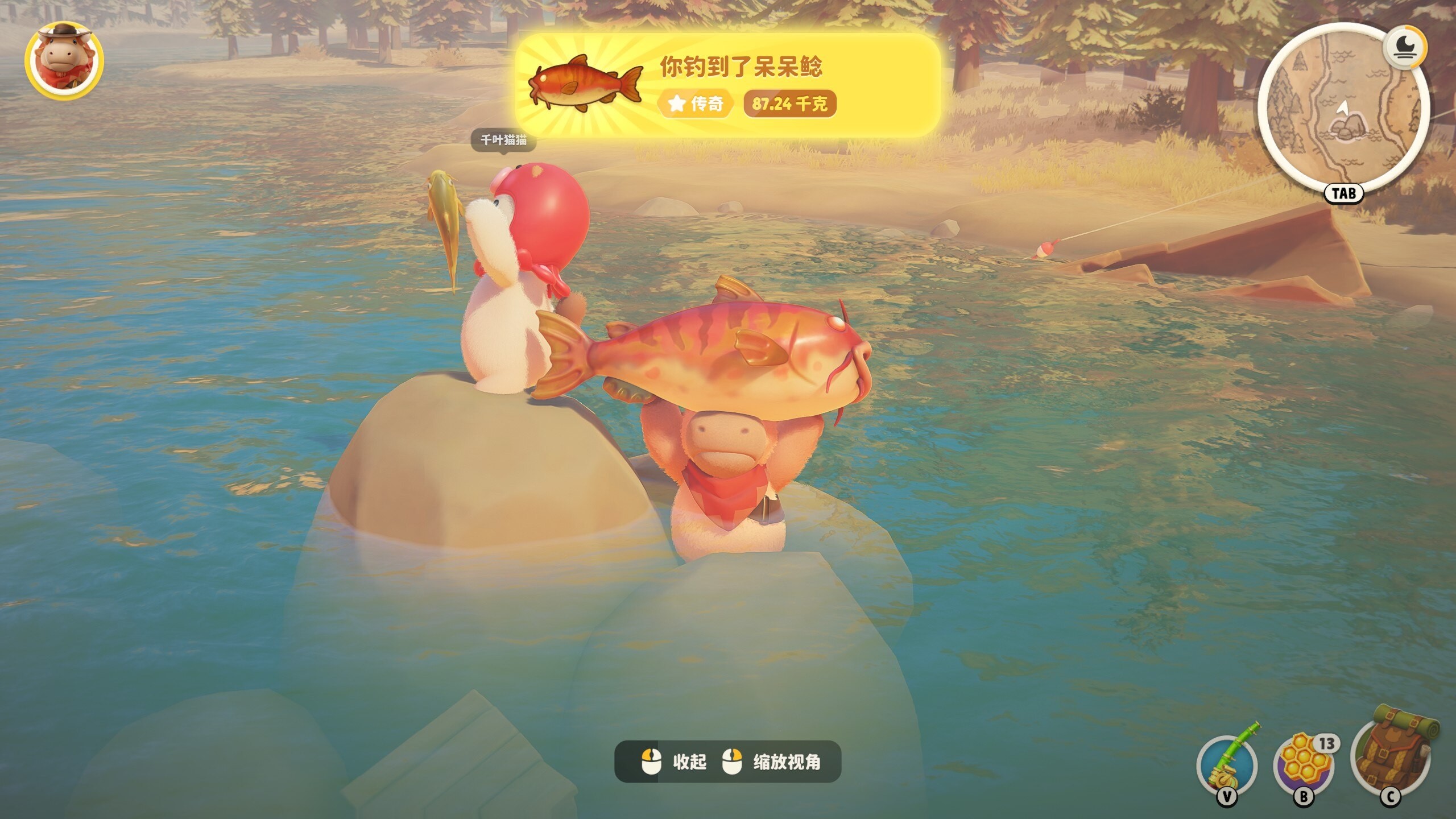
Task: Click the 千叶猫猫 player name tag
Action: pos(503,140)
